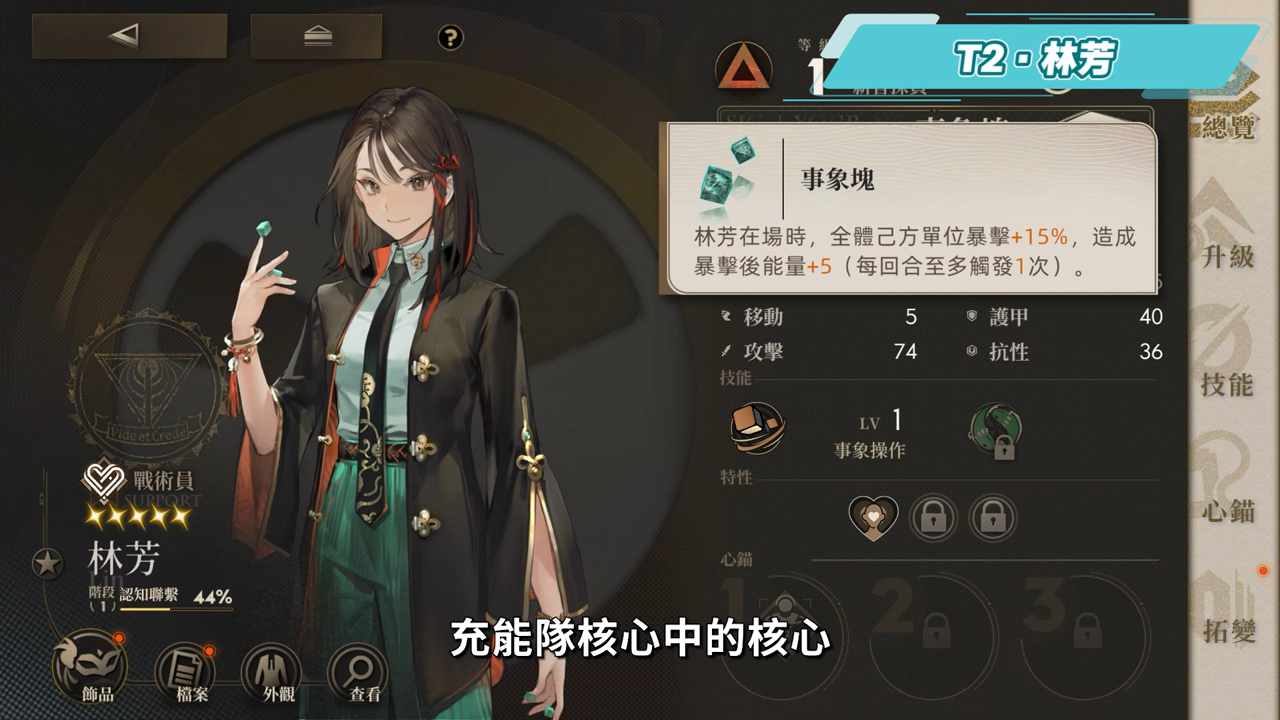Go back with the arrow button

tap(129, 37)
